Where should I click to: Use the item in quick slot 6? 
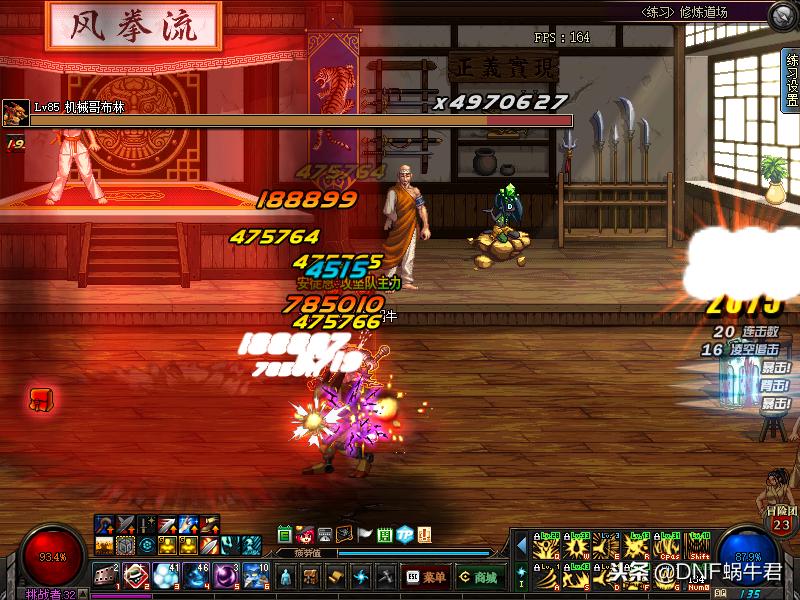tap(255, 575)
